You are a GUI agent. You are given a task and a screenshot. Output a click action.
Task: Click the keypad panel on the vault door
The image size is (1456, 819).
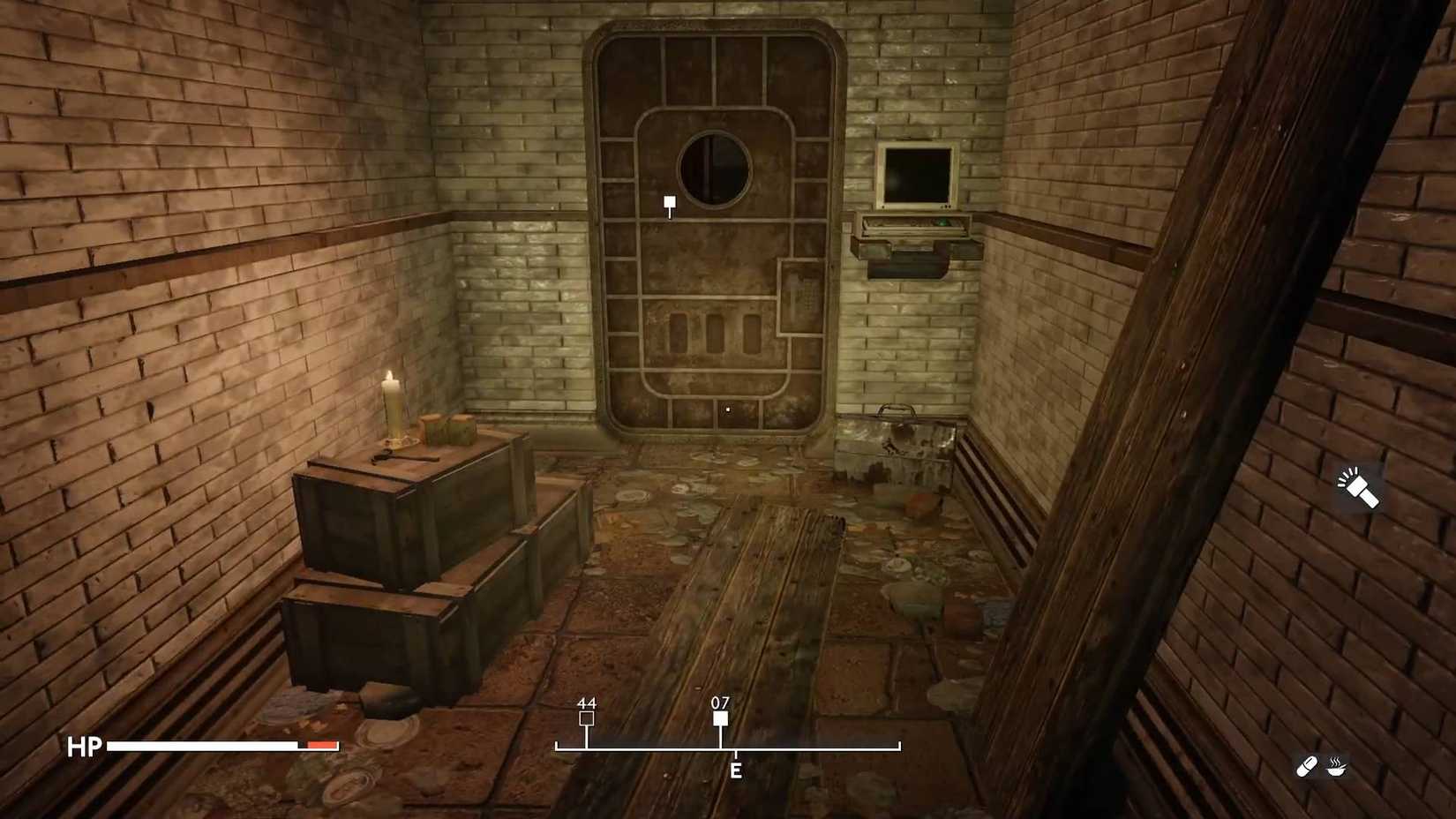(x=804, y=295)
